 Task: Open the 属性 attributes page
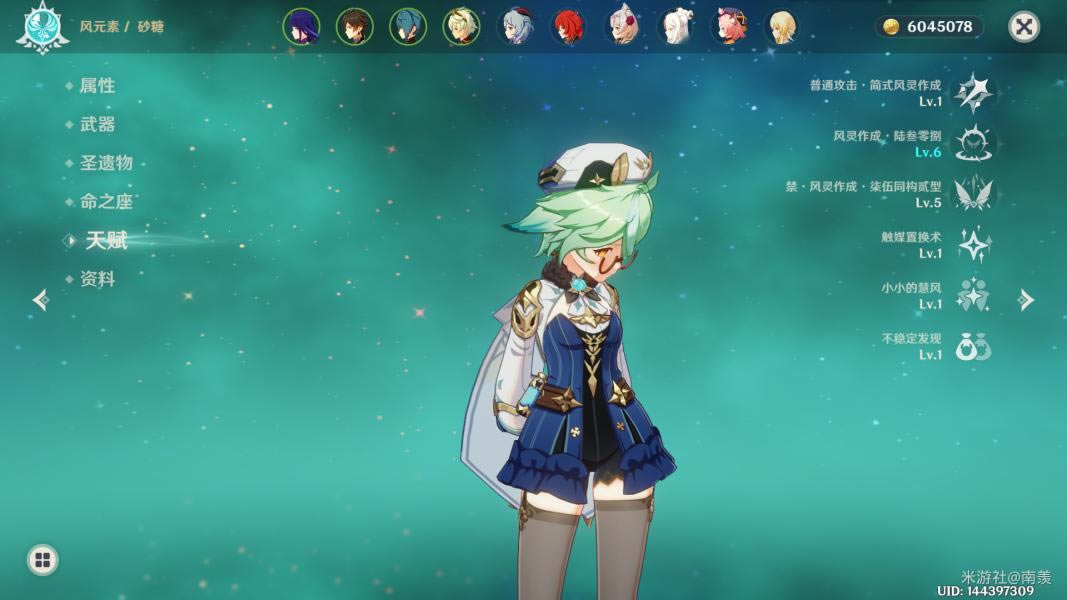tap(97, 86)
